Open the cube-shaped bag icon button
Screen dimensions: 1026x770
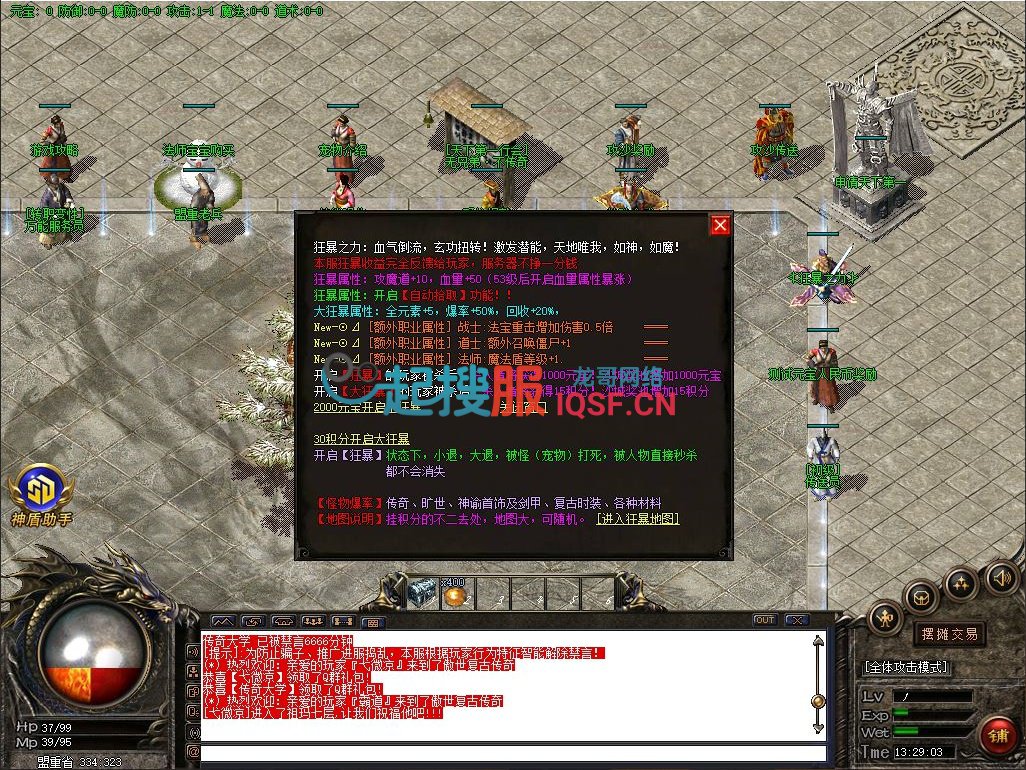point(920,596)
